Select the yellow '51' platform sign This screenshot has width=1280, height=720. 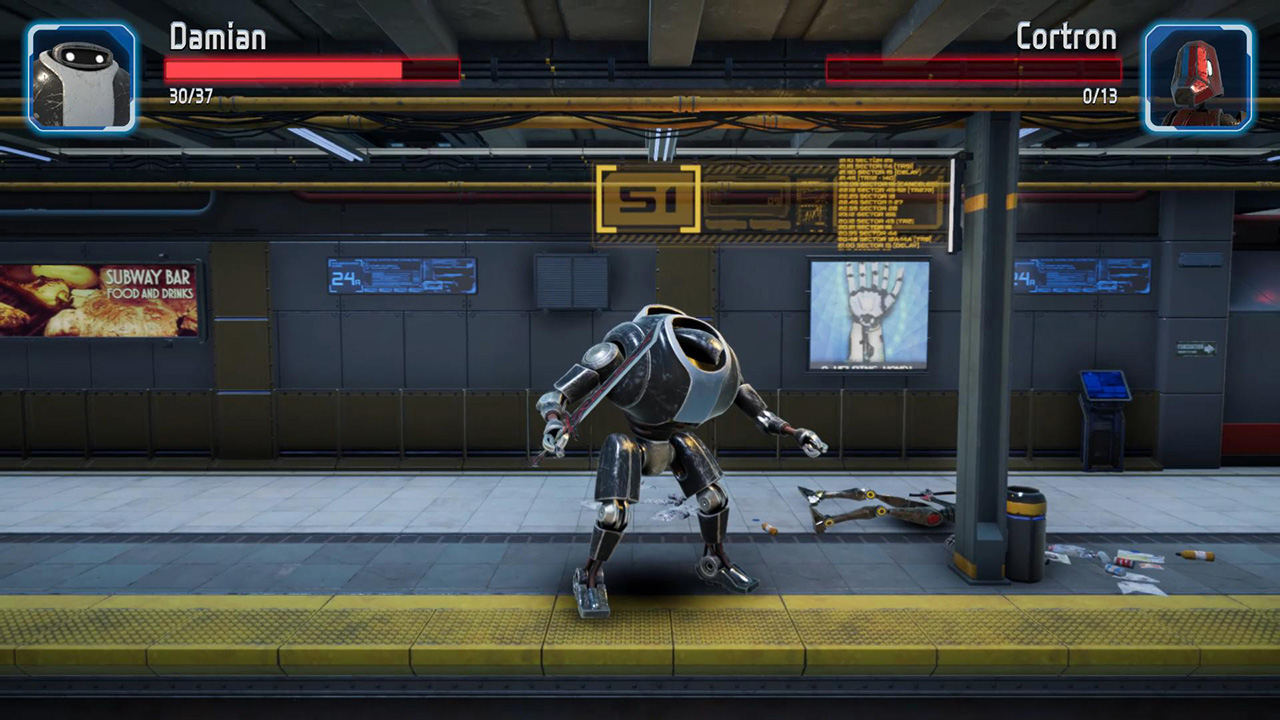[x=648, y=197]
